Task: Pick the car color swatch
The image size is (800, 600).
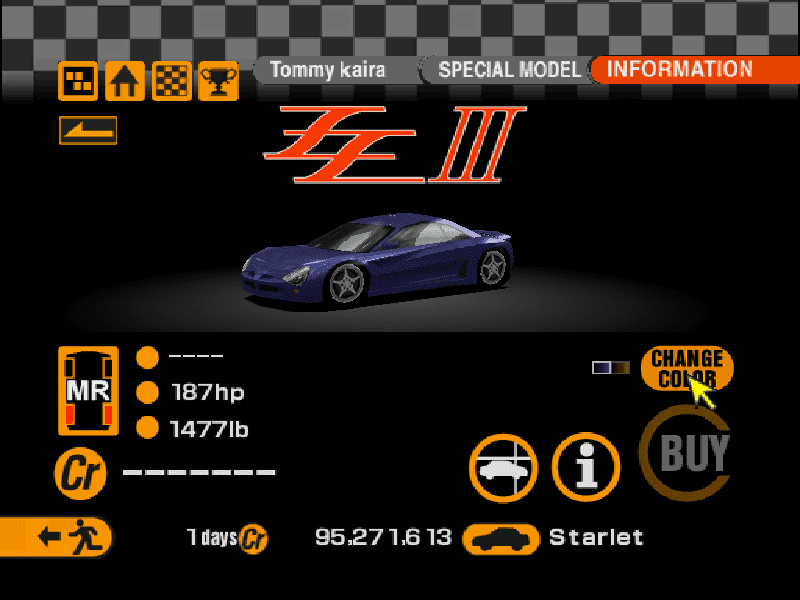Action: (610, 367)
